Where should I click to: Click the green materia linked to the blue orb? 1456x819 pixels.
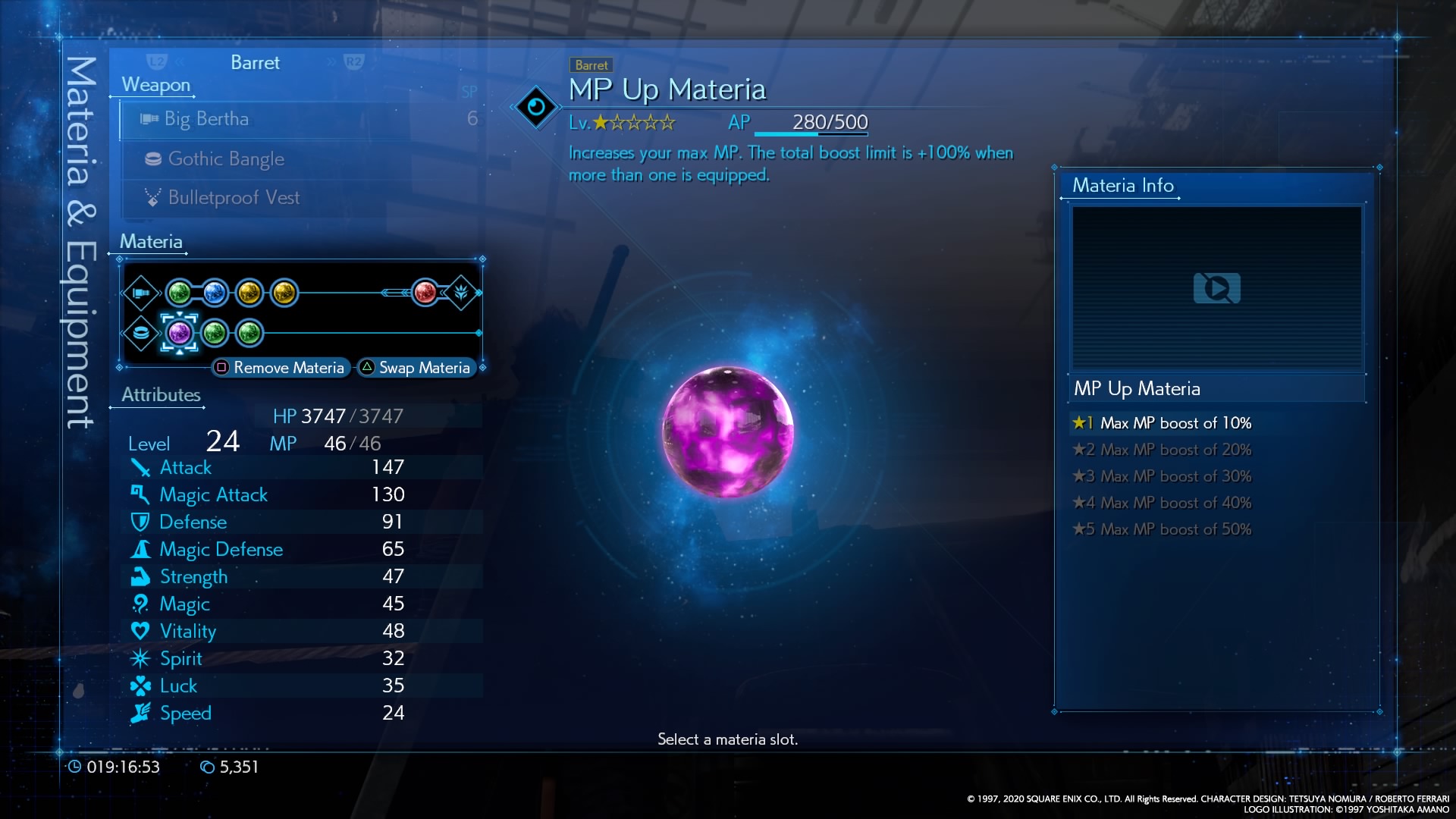(x=180, y=293)
